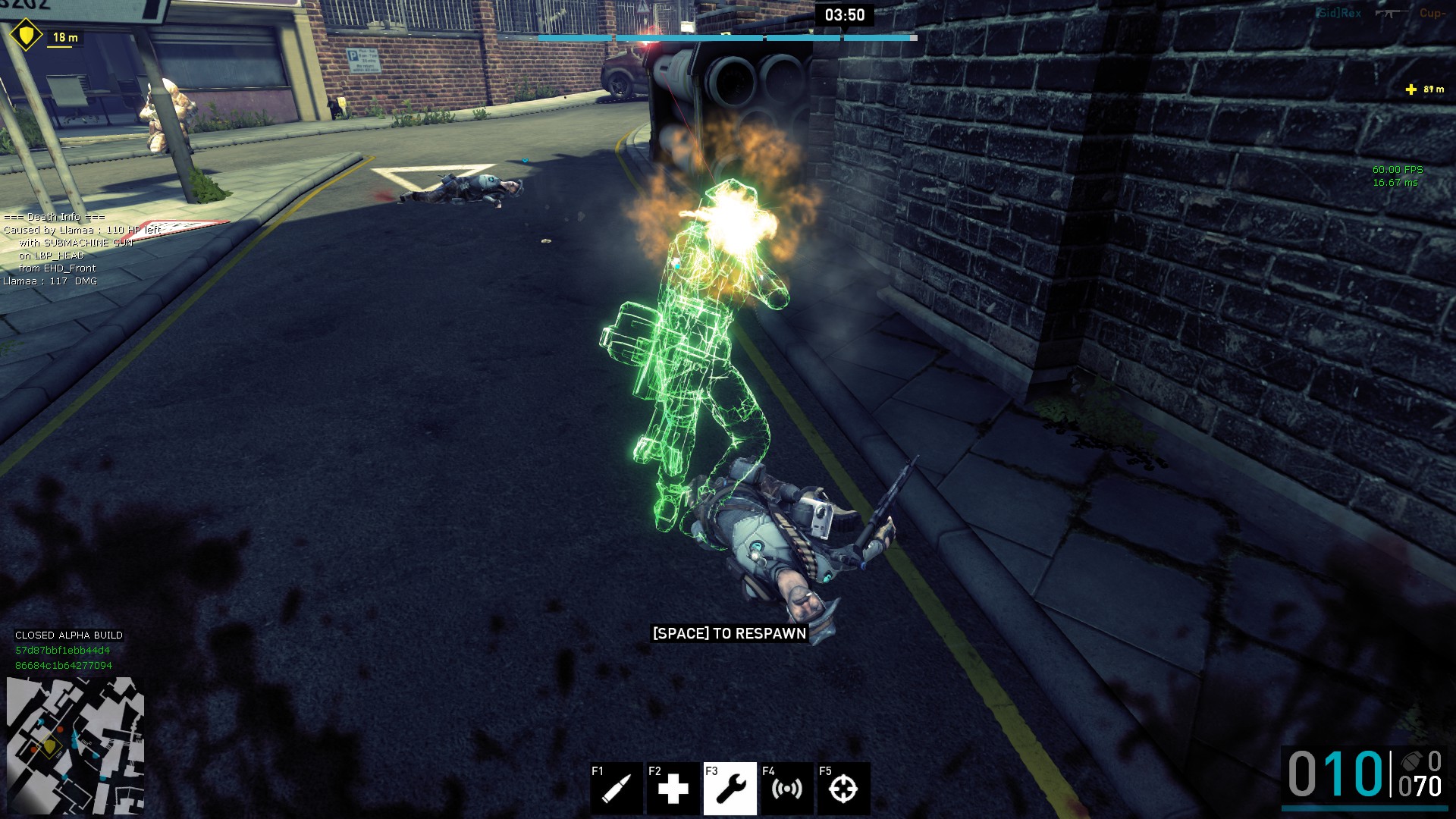Switch to the F4 radio signal slot
The image size is (1456, 819).
pyautogui.click(x=786, y=789)
